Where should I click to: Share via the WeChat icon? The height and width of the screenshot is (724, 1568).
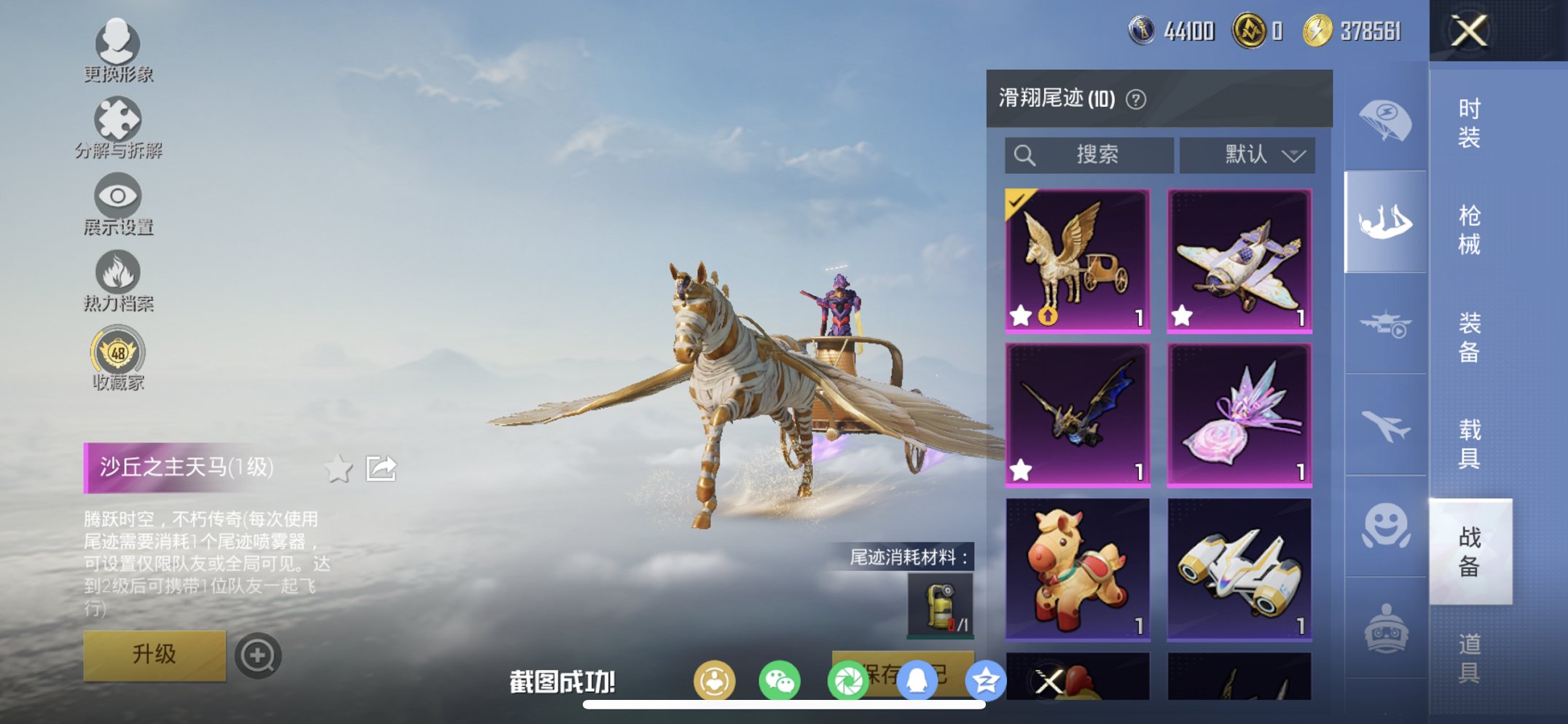[781, 680]
